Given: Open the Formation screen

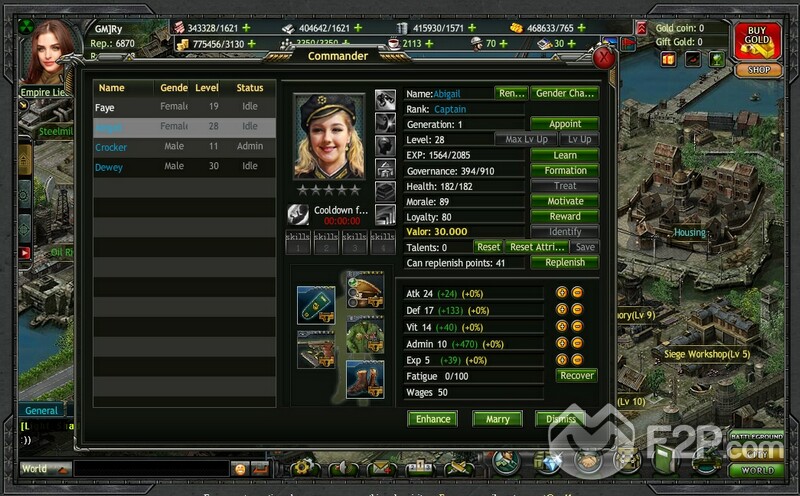Looking at the screenshot, I should [x=564, y=171].
